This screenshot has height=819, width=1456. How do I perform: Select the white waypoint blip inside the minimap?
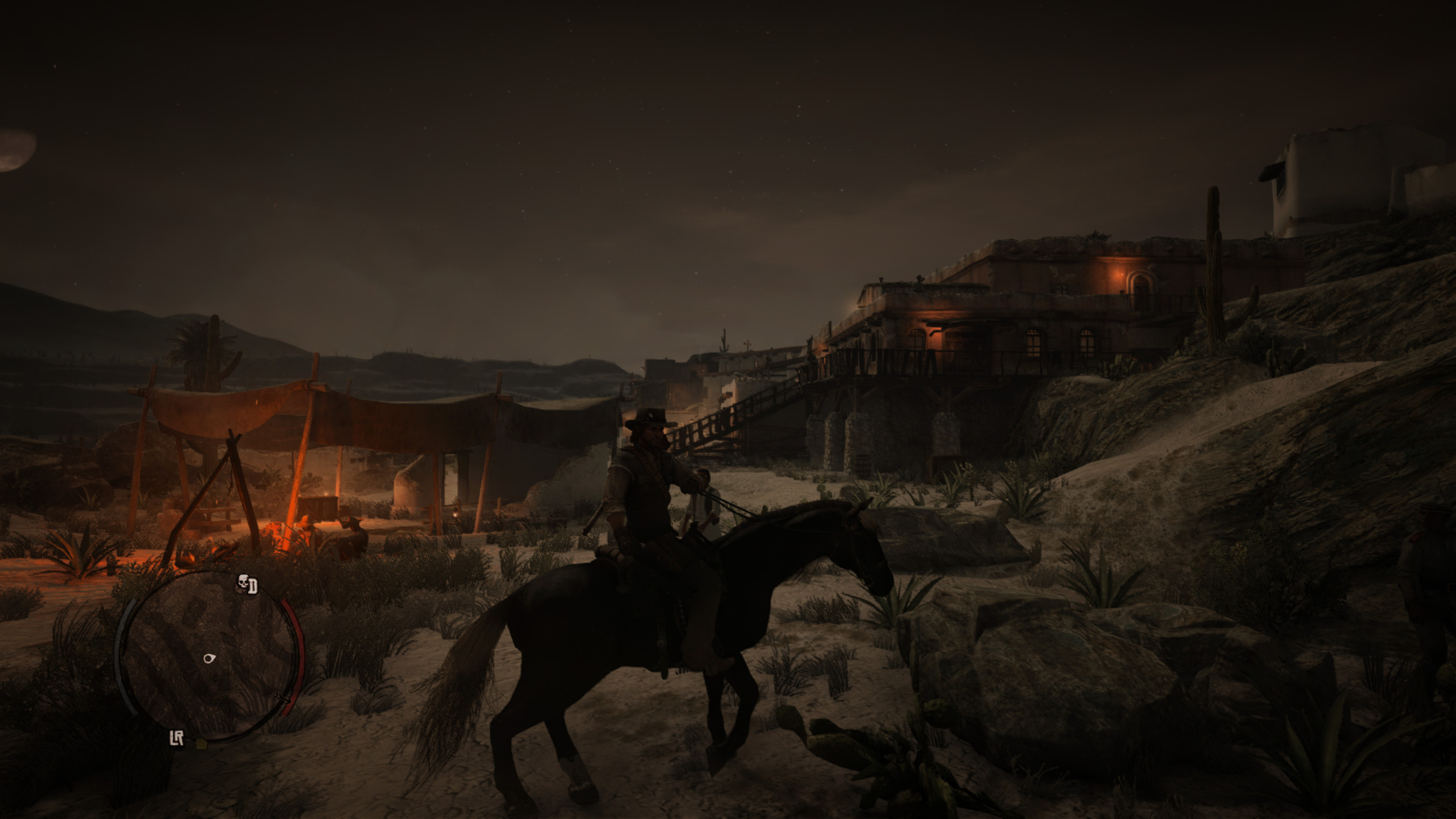click(209, 658)
